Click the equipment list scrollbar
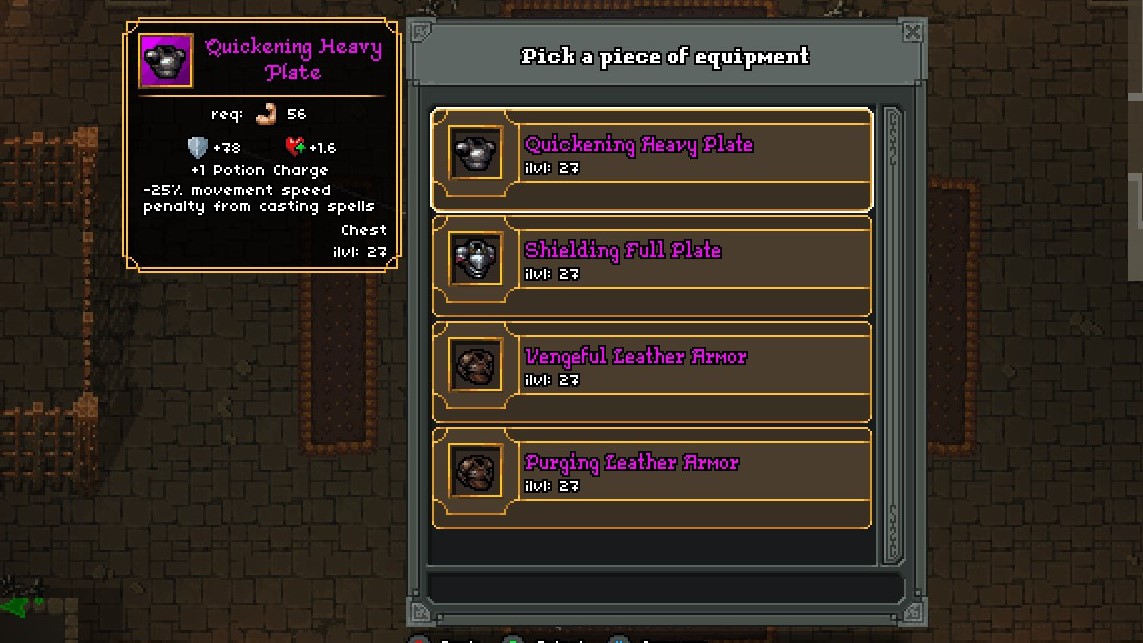This screenshot has width=1143, height=643. (891, 335)
